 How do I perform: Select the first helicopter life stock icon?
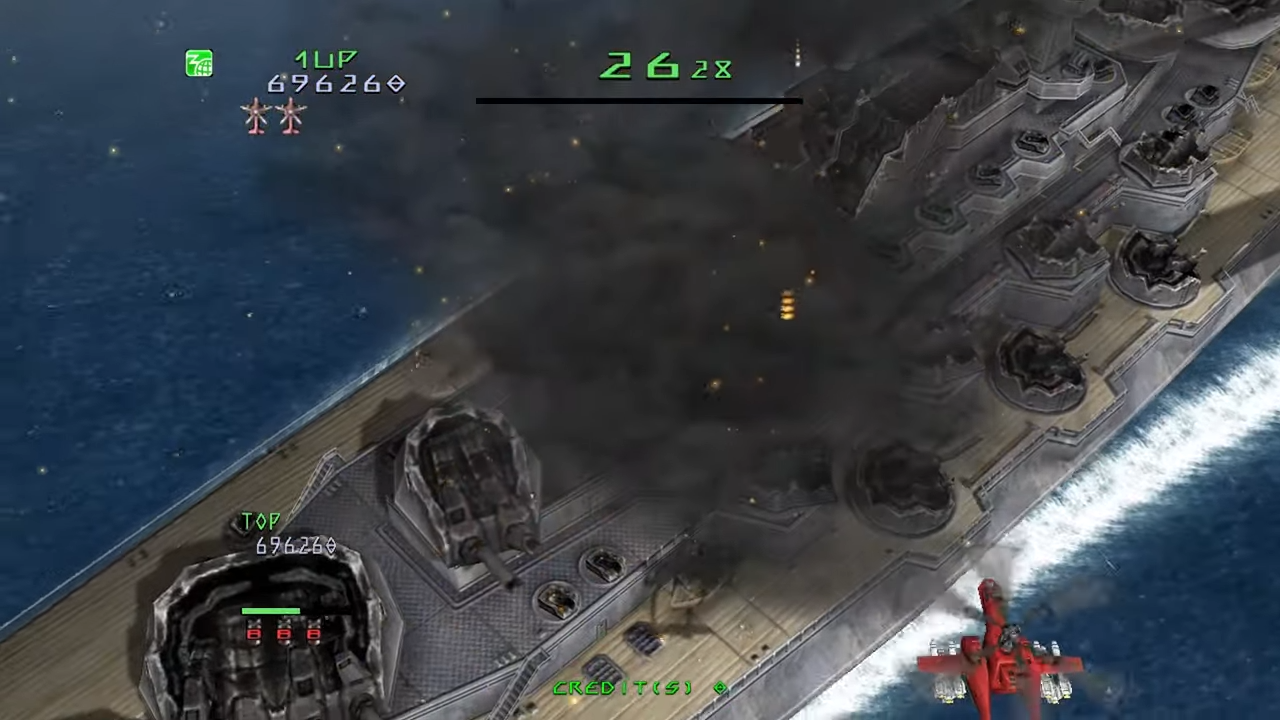(x=257, y=117)
